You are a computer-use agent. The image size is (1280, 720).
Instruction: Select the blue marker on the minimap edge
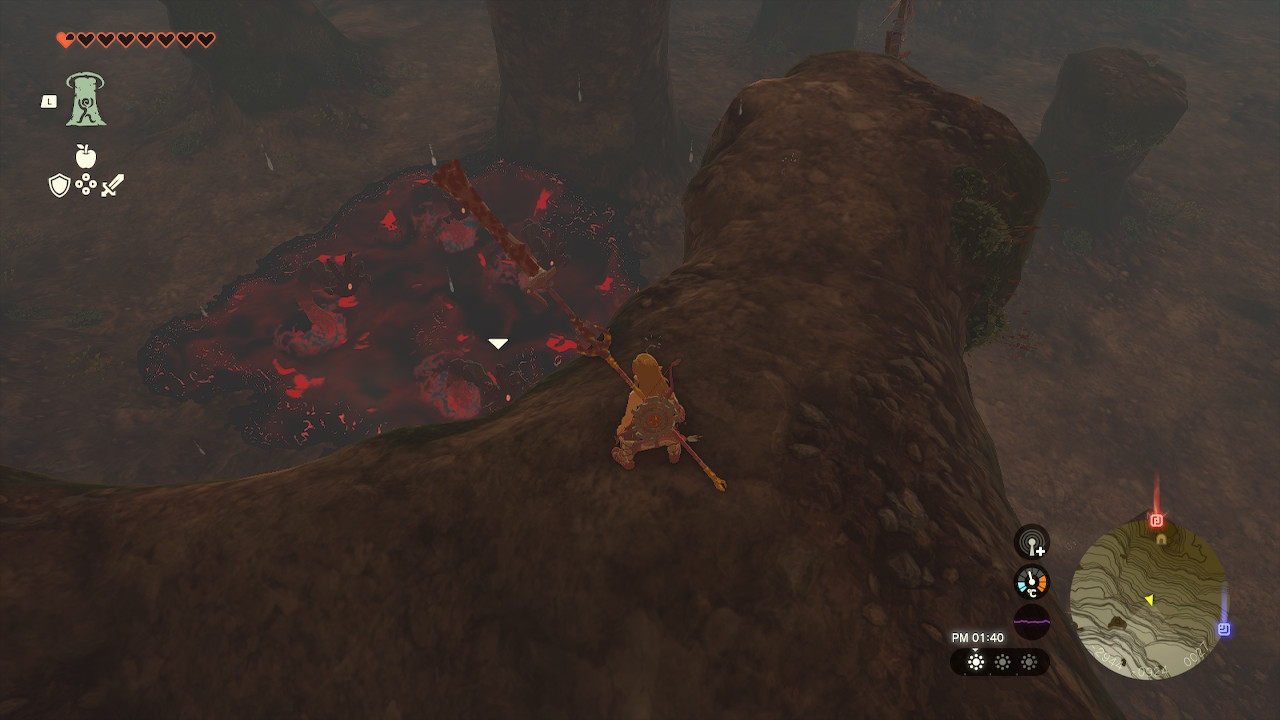1224,629
